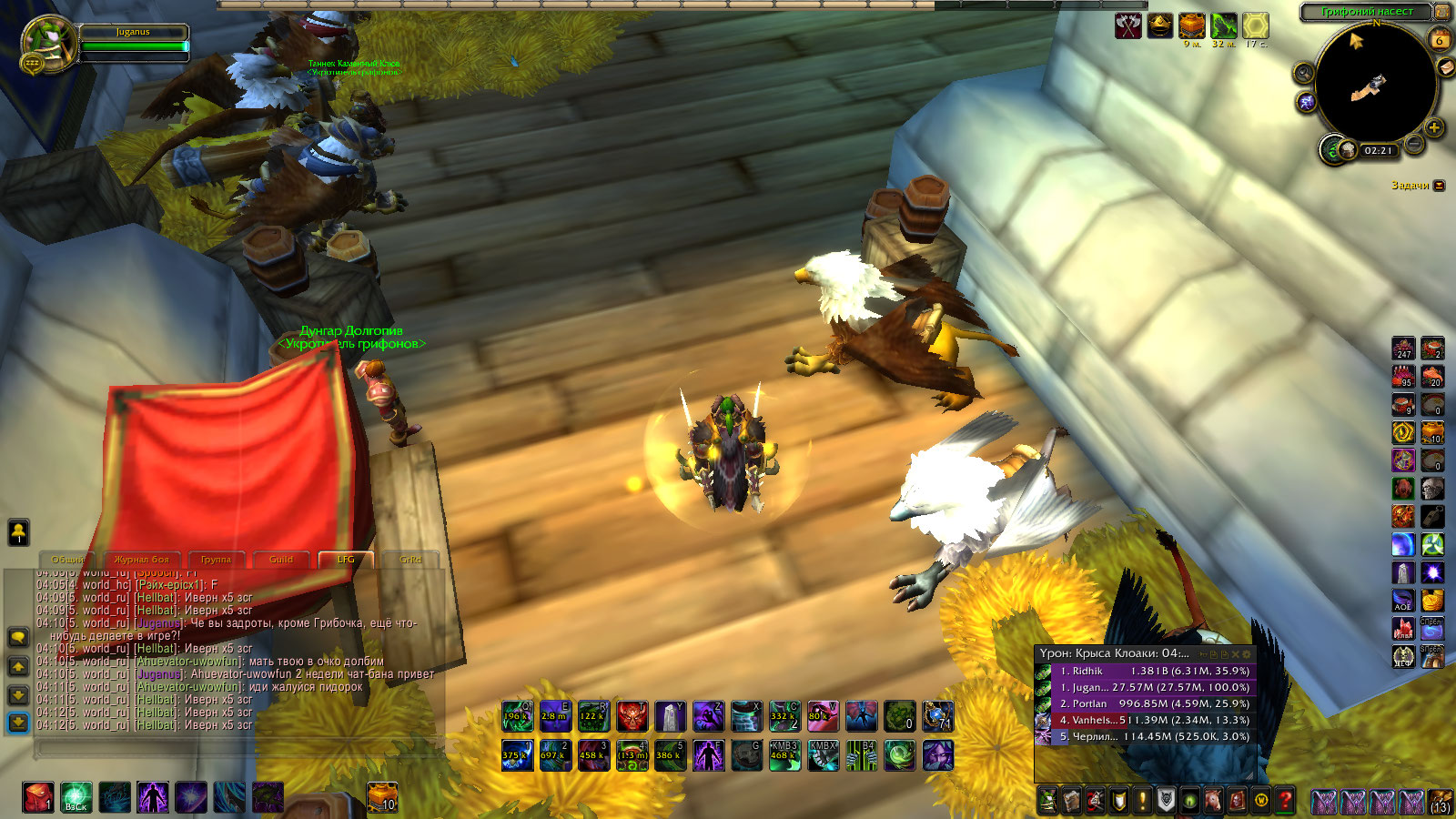Use the blue mana potion with 71 charges
The width and height of the screenshot is (1456, 819).
[937, 716]
